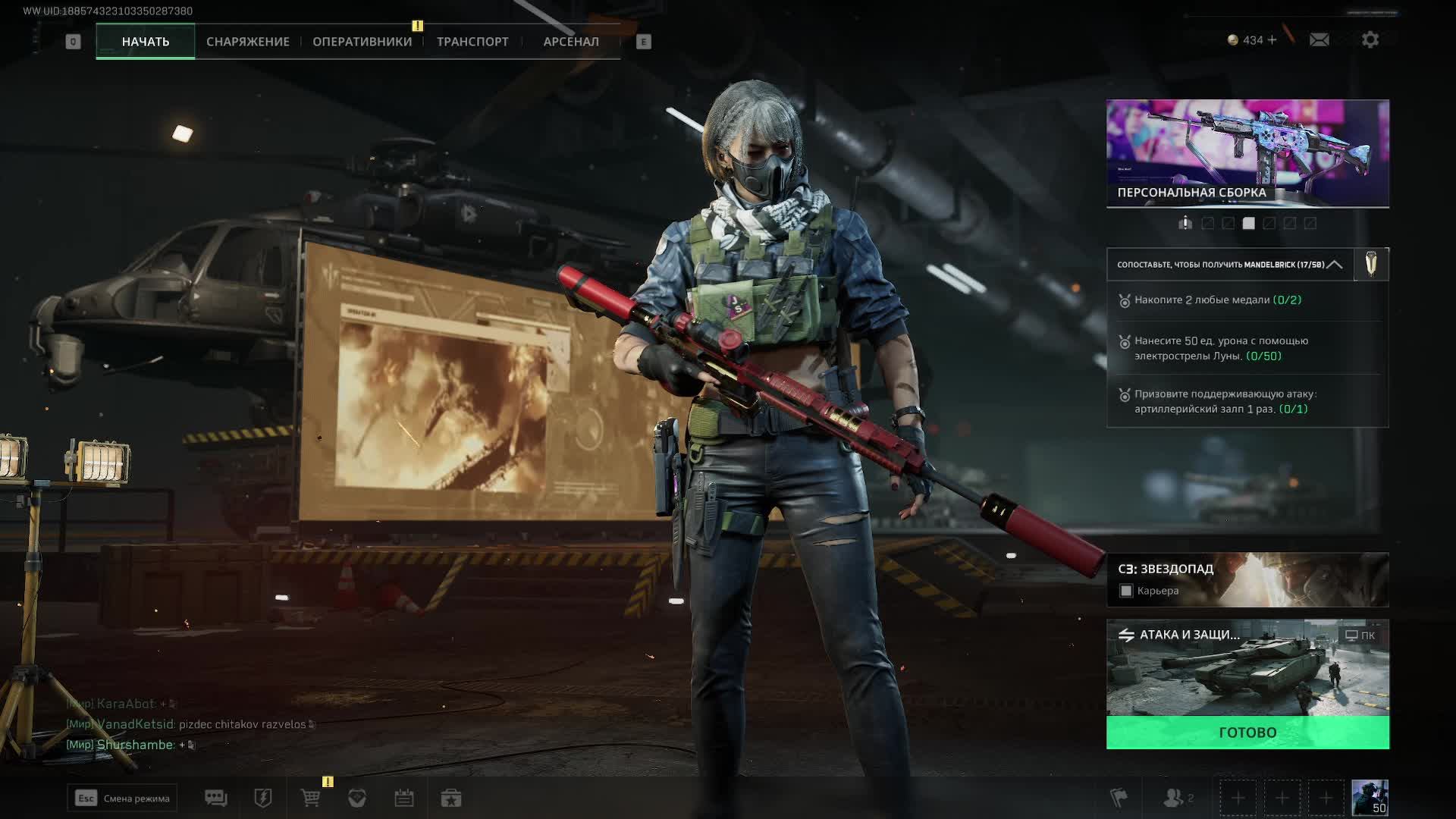The image size is (1456, 819).
Task: Click the Смена режима button
Action: point(122,798)
